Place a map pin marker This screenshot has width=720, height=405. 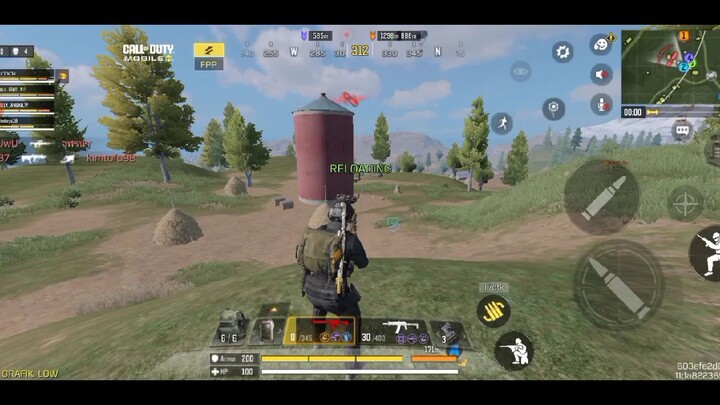pyautogui.click(x=553, y=108)
